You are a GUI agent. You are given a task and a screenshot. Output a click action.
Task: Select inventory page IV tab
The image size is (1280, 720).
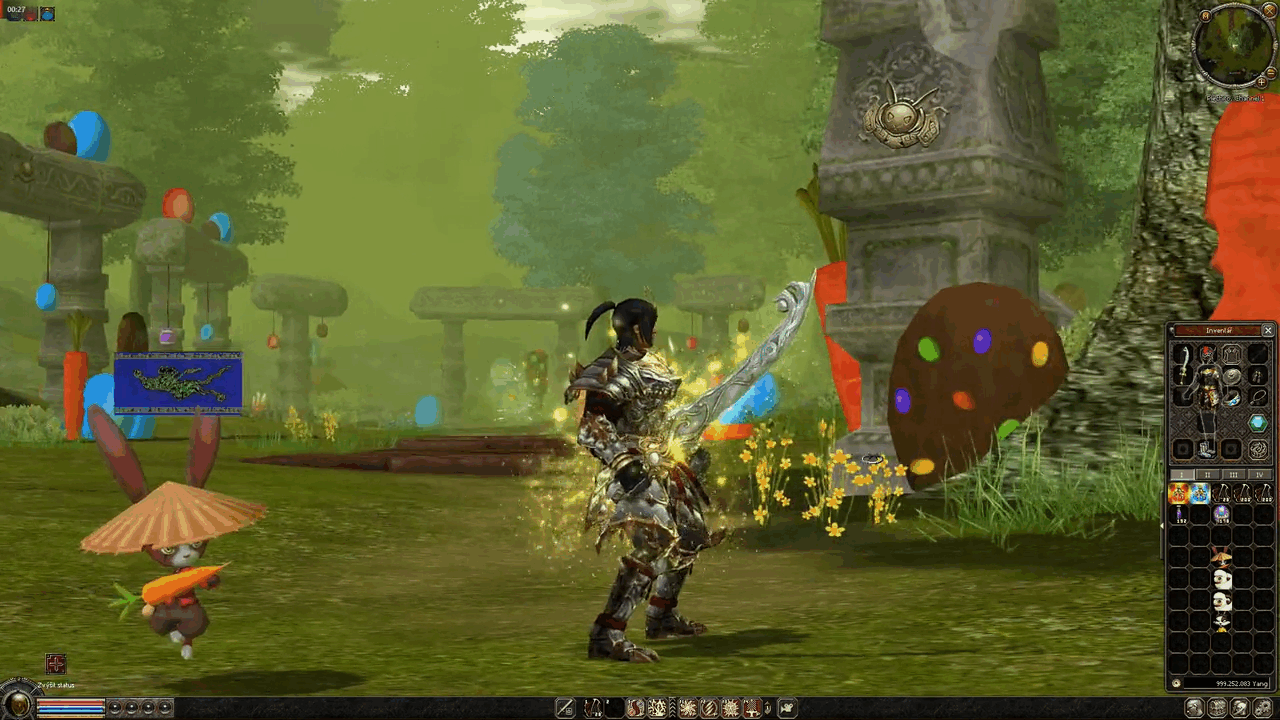(x=1259, y=475)
